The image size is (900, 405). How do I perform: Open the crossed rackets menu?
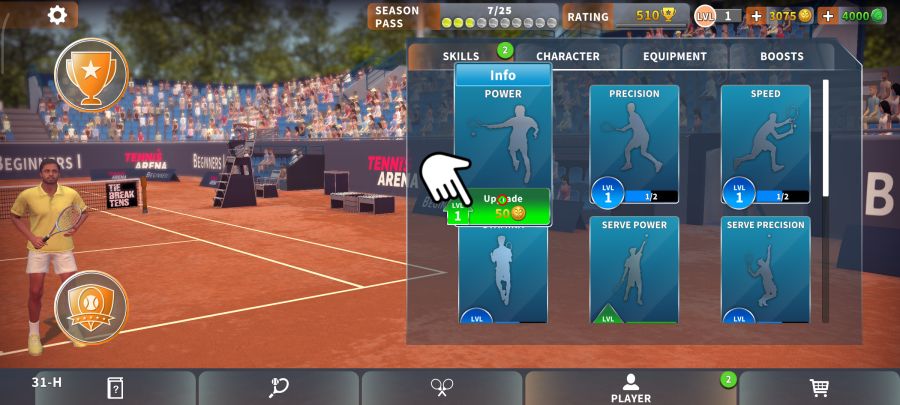pos(442,388)
